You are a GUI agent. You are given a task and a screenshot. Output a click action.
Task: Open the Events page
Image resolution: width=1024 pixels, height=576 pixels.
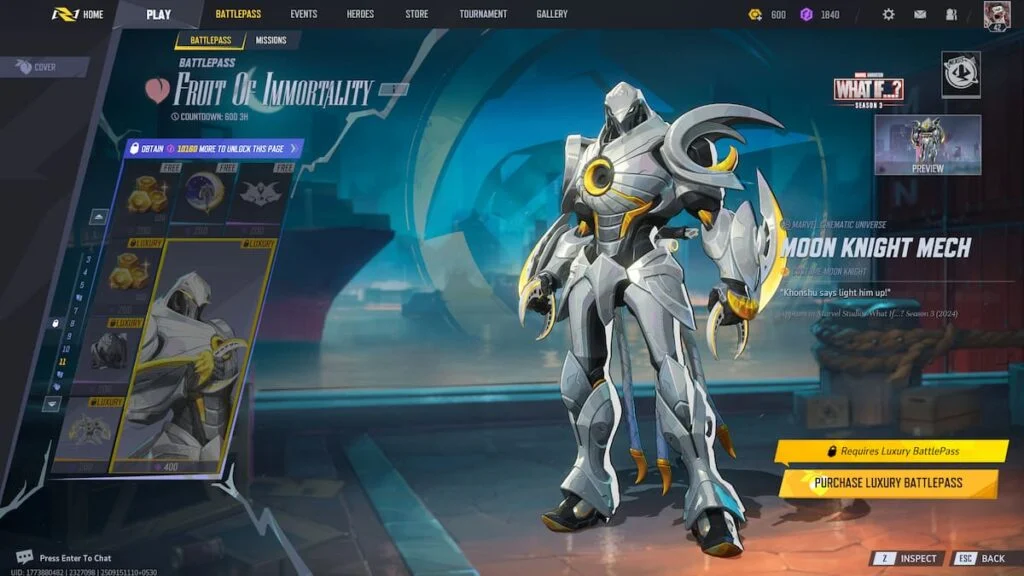click(304, 14)
